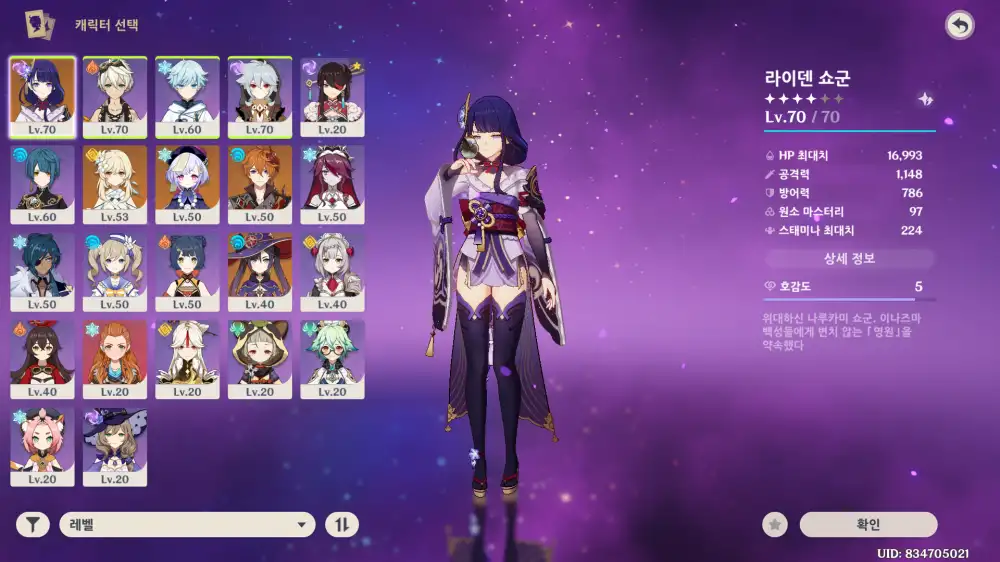1000x562 pixels.
Task: Confirm selection with the 확인 button
Action: [868, 525]
